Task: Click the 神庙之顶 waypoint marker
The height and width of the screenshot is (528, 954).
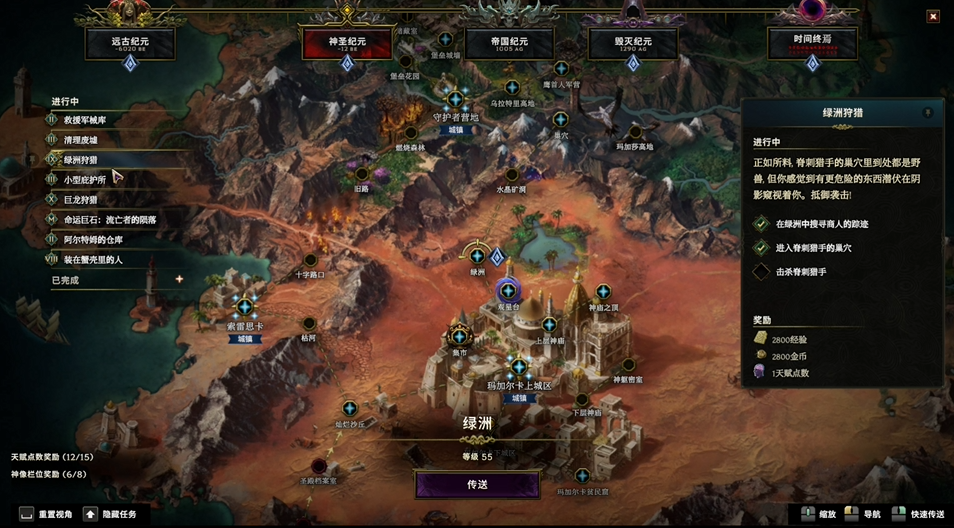Action: tap(603, 291)
